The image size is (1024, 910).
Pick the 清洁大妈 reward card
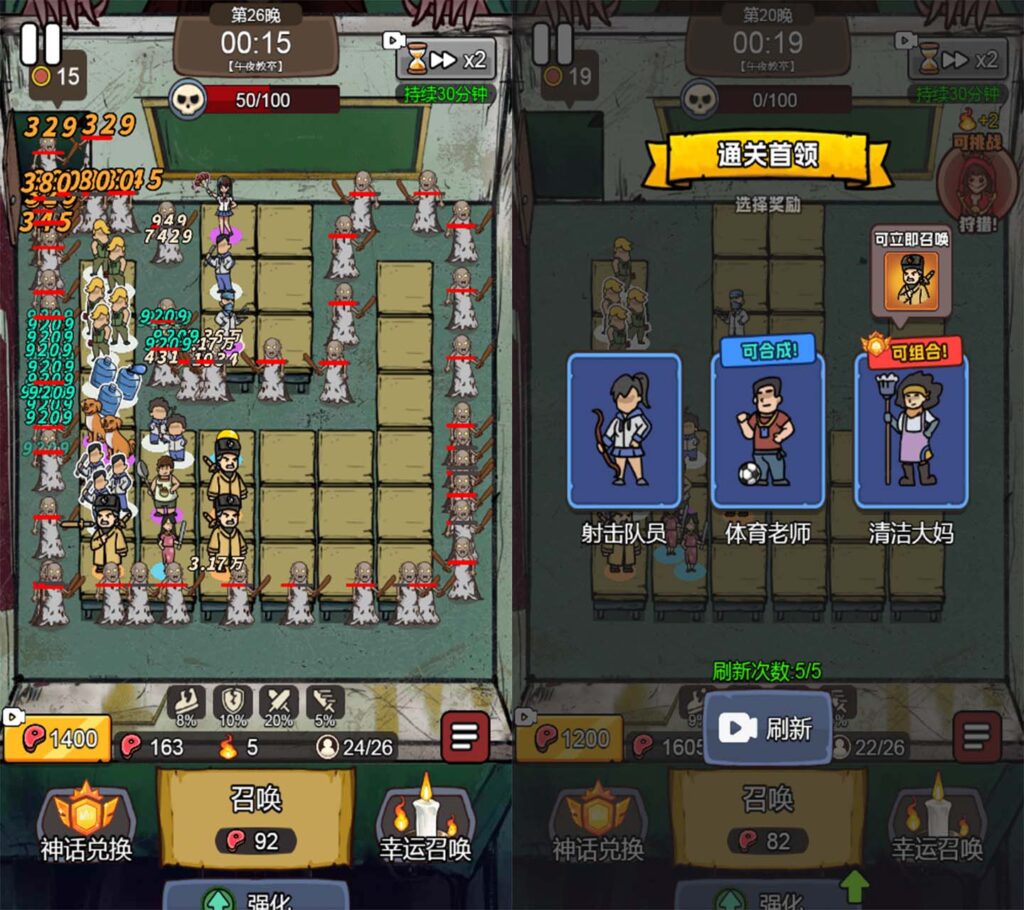910,432
